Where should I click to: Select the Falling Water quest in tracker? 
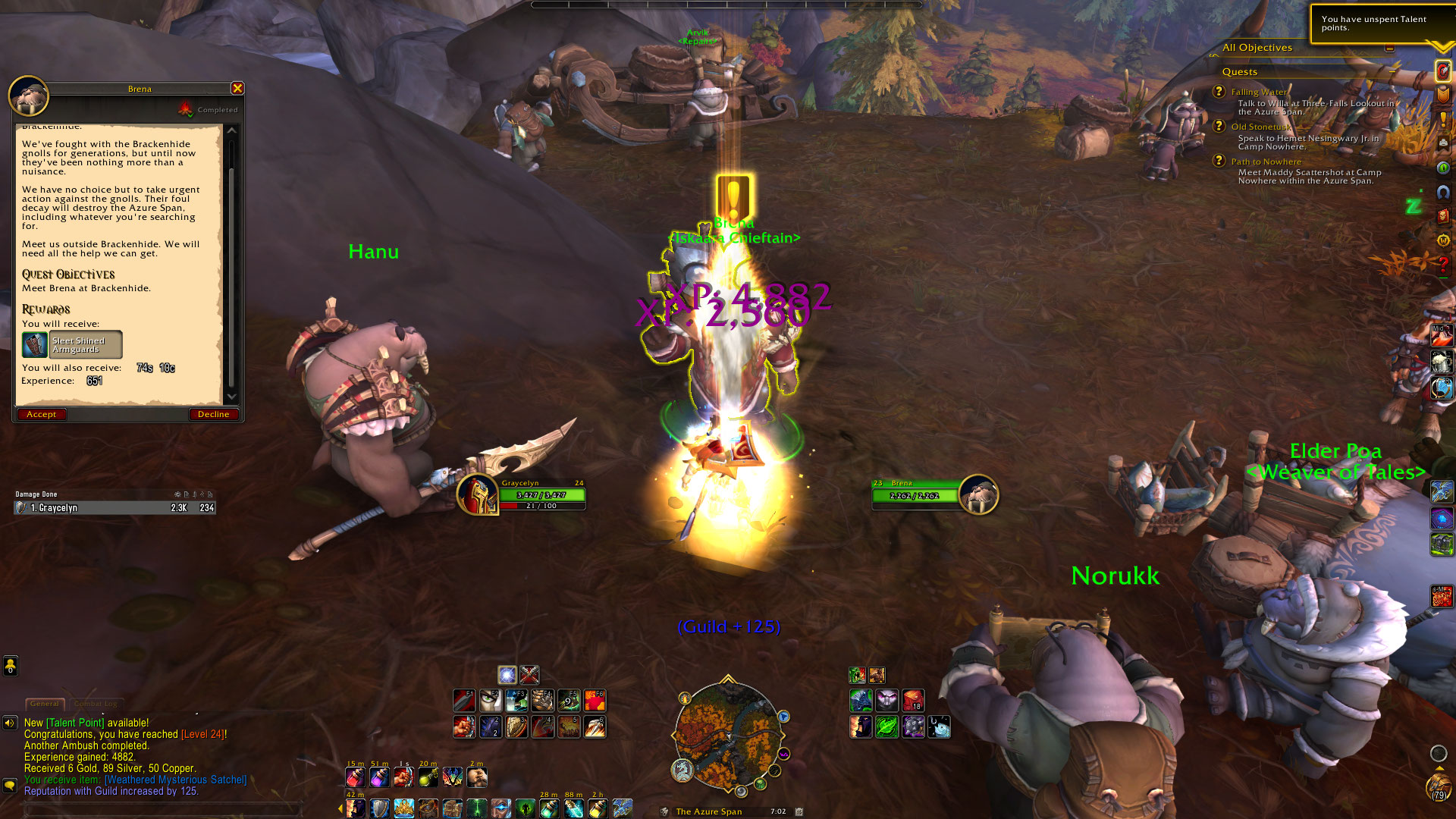(x=1259, y=92)
